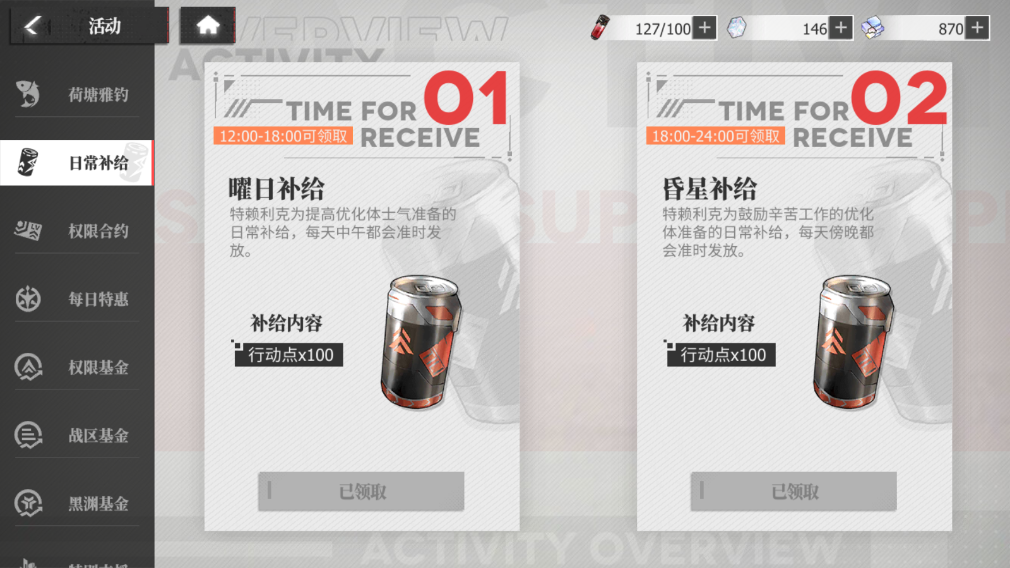Show the 权限基金 tab
The image size is (1010, 568).
77,367
